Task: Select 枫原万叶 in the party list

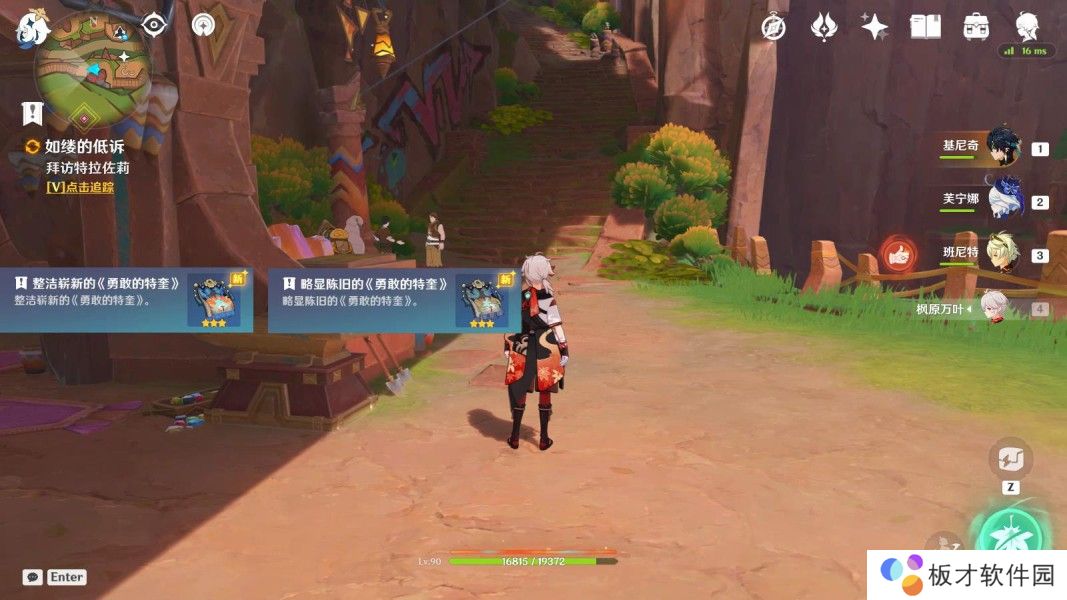Action: tap(993, 309)
